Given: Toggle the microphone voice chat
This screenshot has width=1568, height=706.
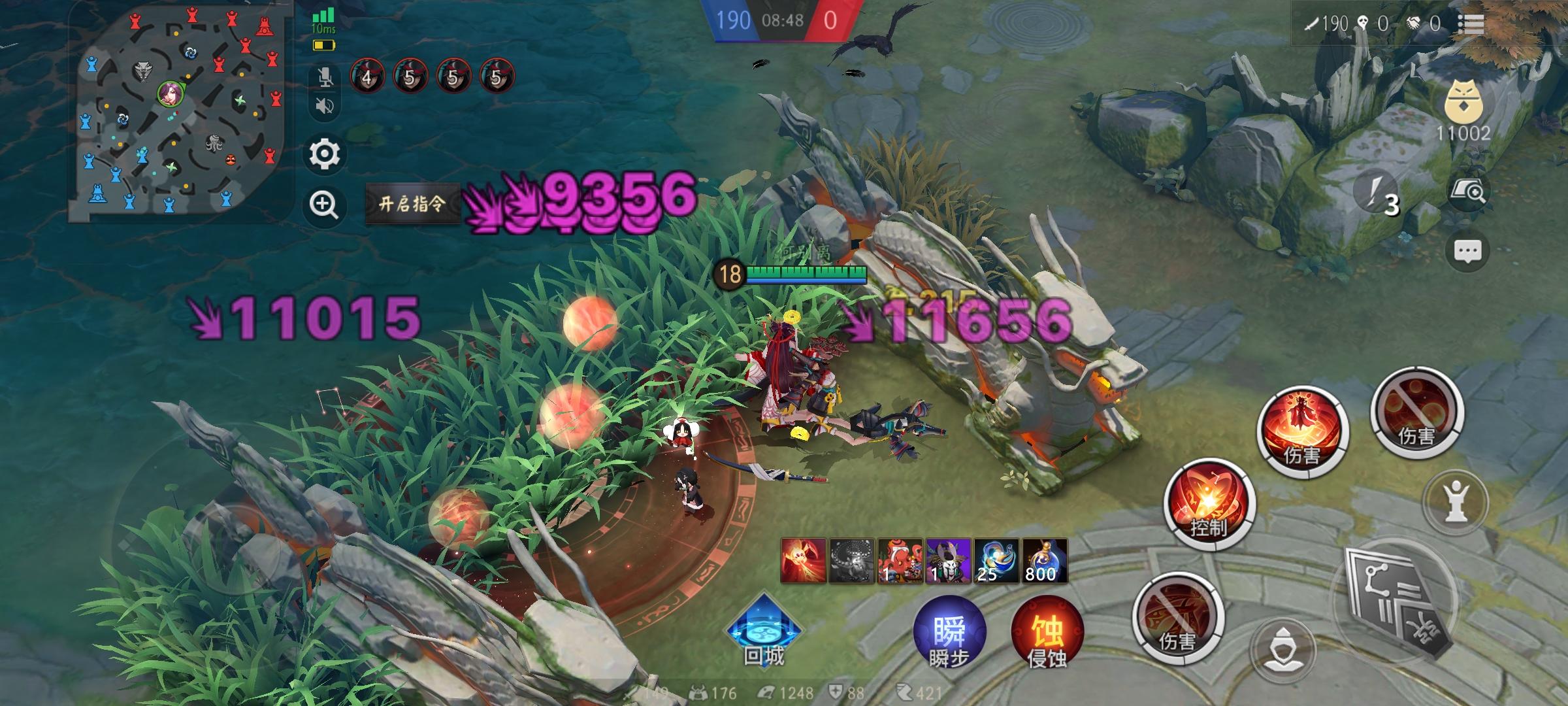Looking at the screenshot, I should (x=327, y=78).
